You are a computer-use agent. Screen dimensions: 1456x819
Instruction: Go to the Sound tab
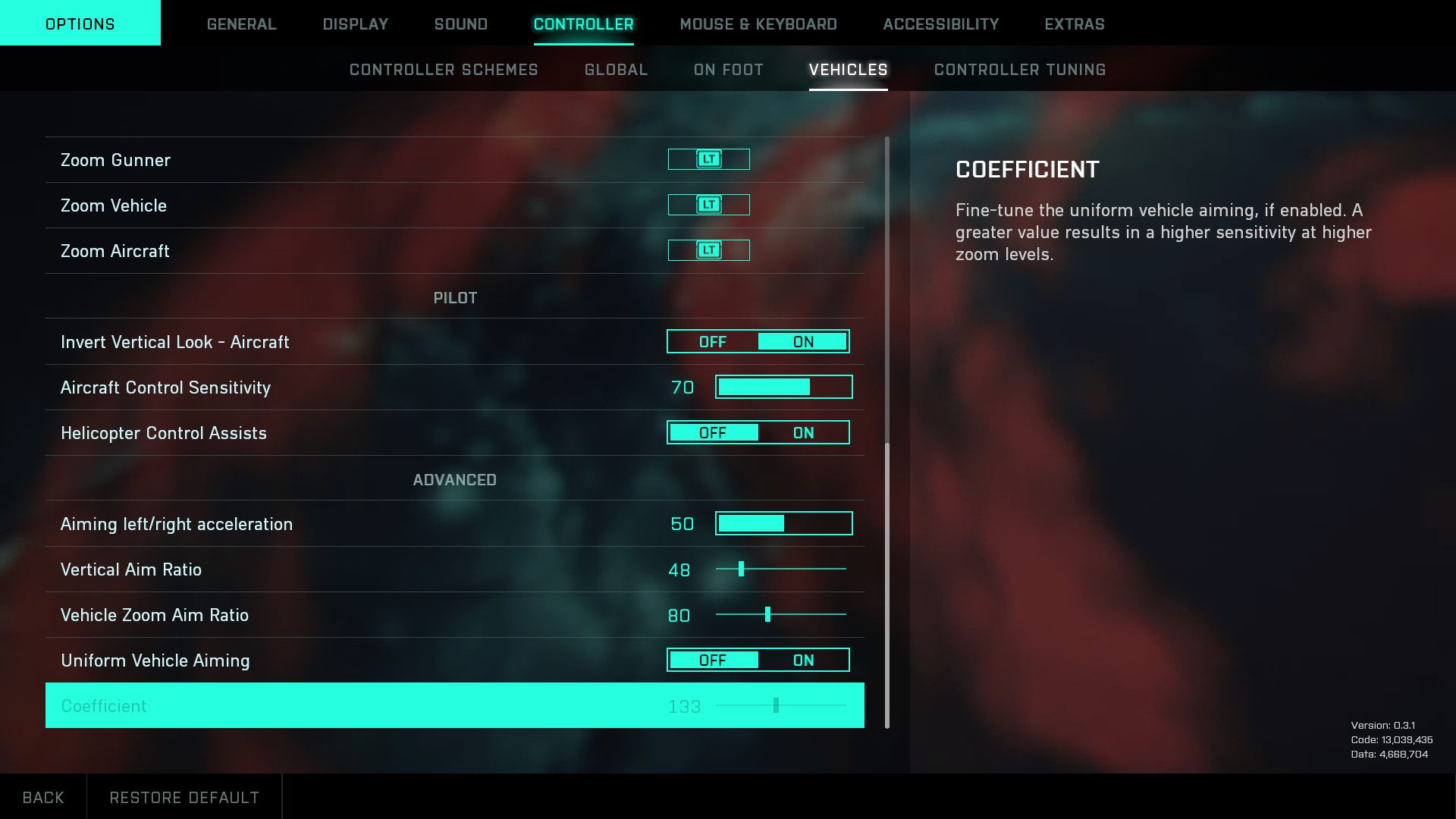pos(460,24)
